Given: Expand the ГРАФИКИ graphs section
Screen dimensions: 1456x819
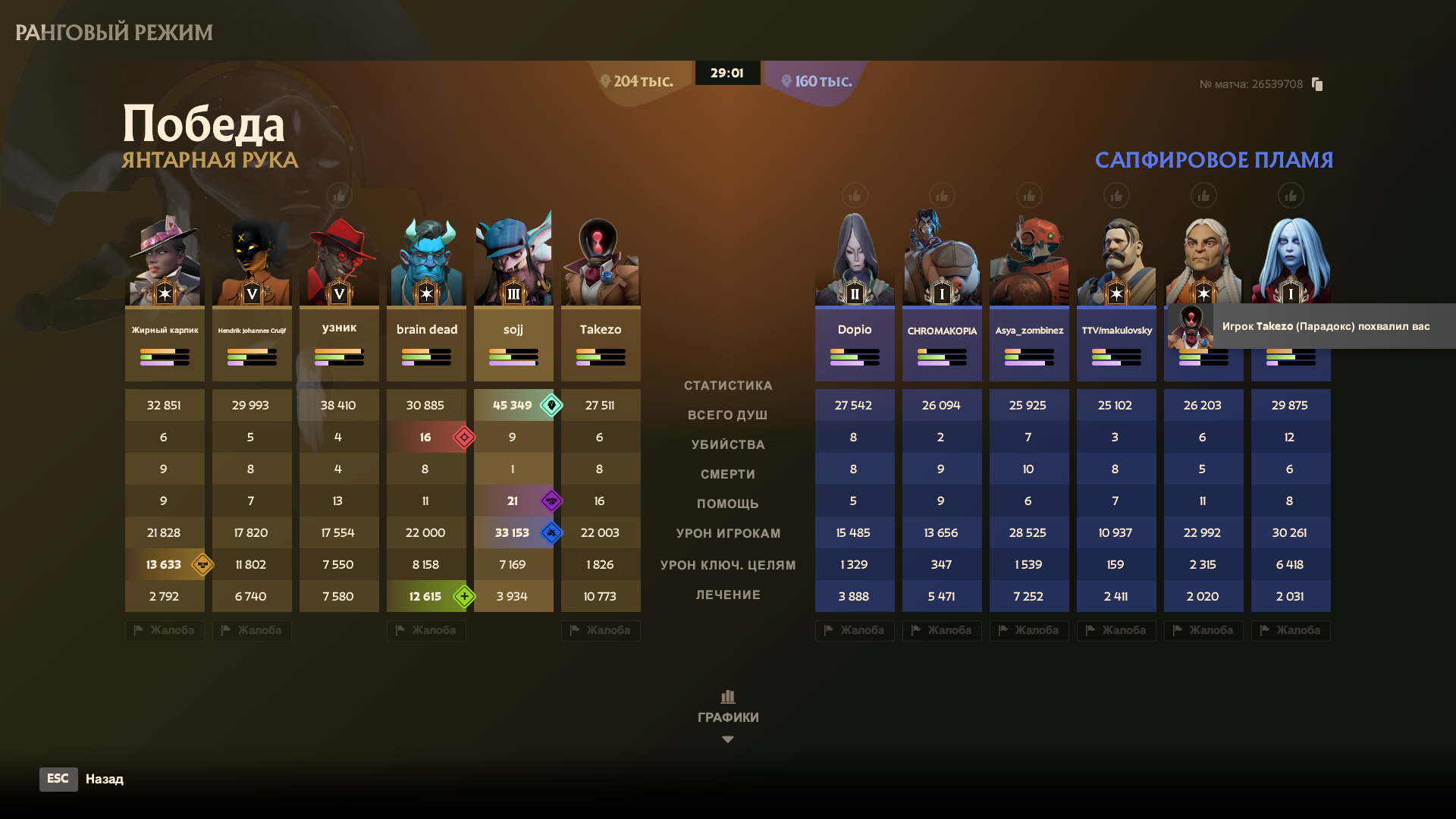Looking at the screenshot, I should 728,716.
